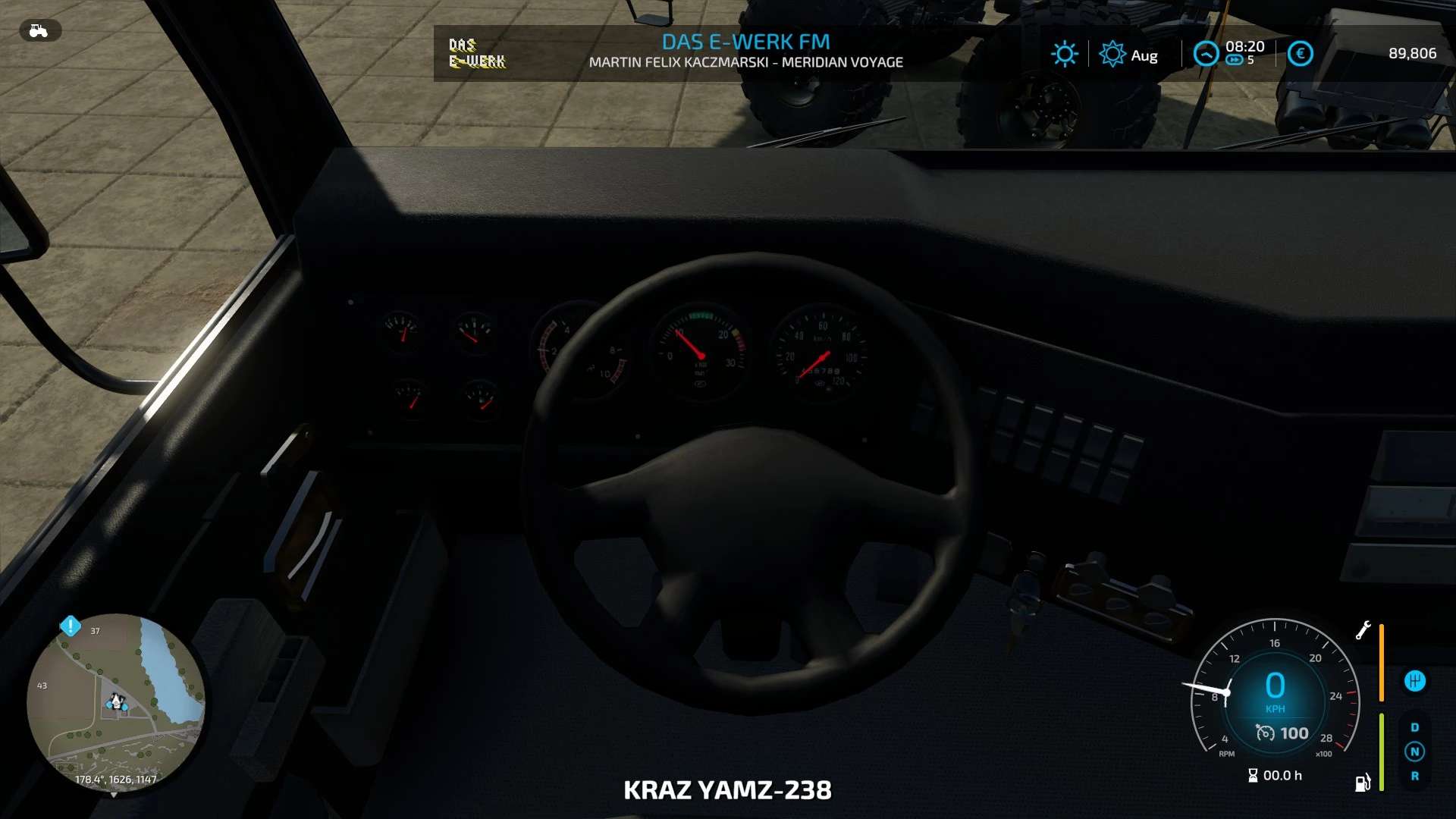Toggle the blue gear shift icon

click(x=1414, y=681)
